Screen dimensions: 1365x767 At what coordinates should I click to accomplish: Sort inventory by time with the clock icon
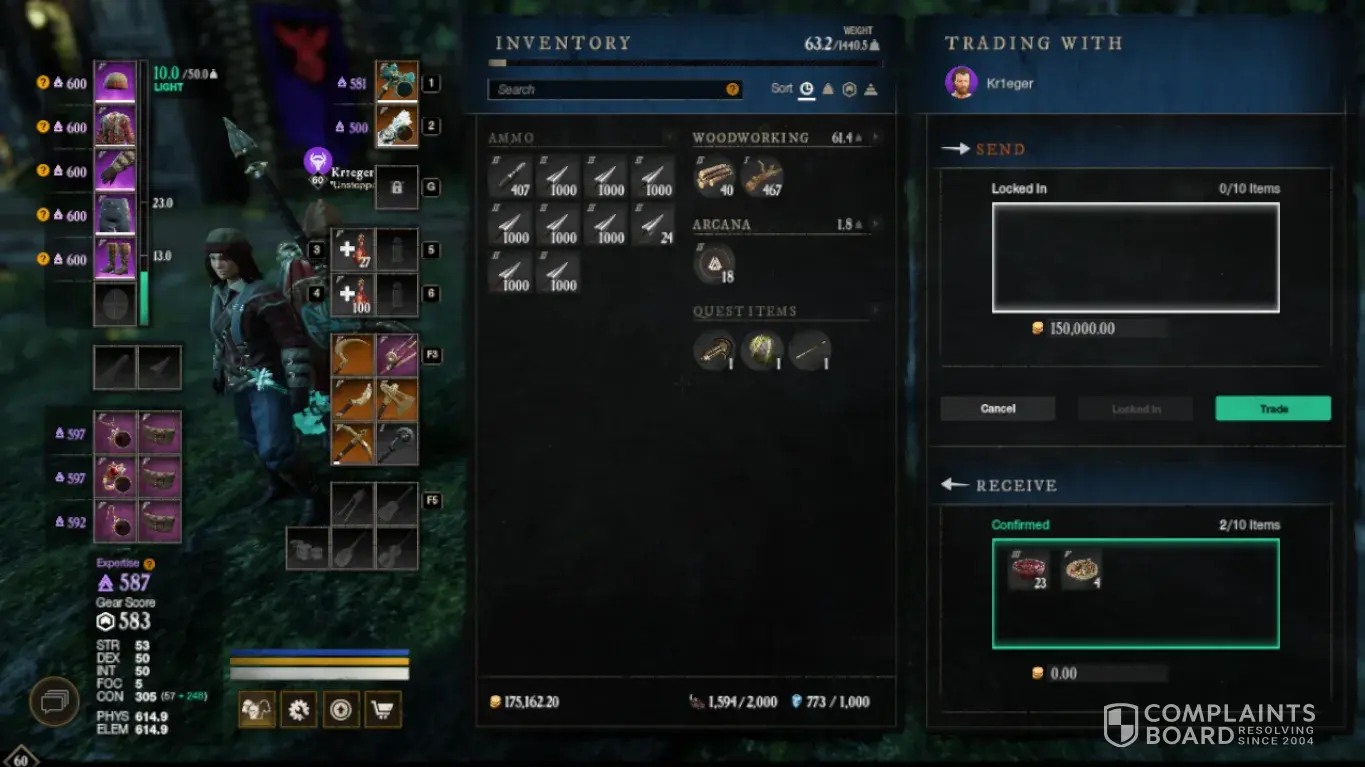pyautogui.click(x=806, y=89)
